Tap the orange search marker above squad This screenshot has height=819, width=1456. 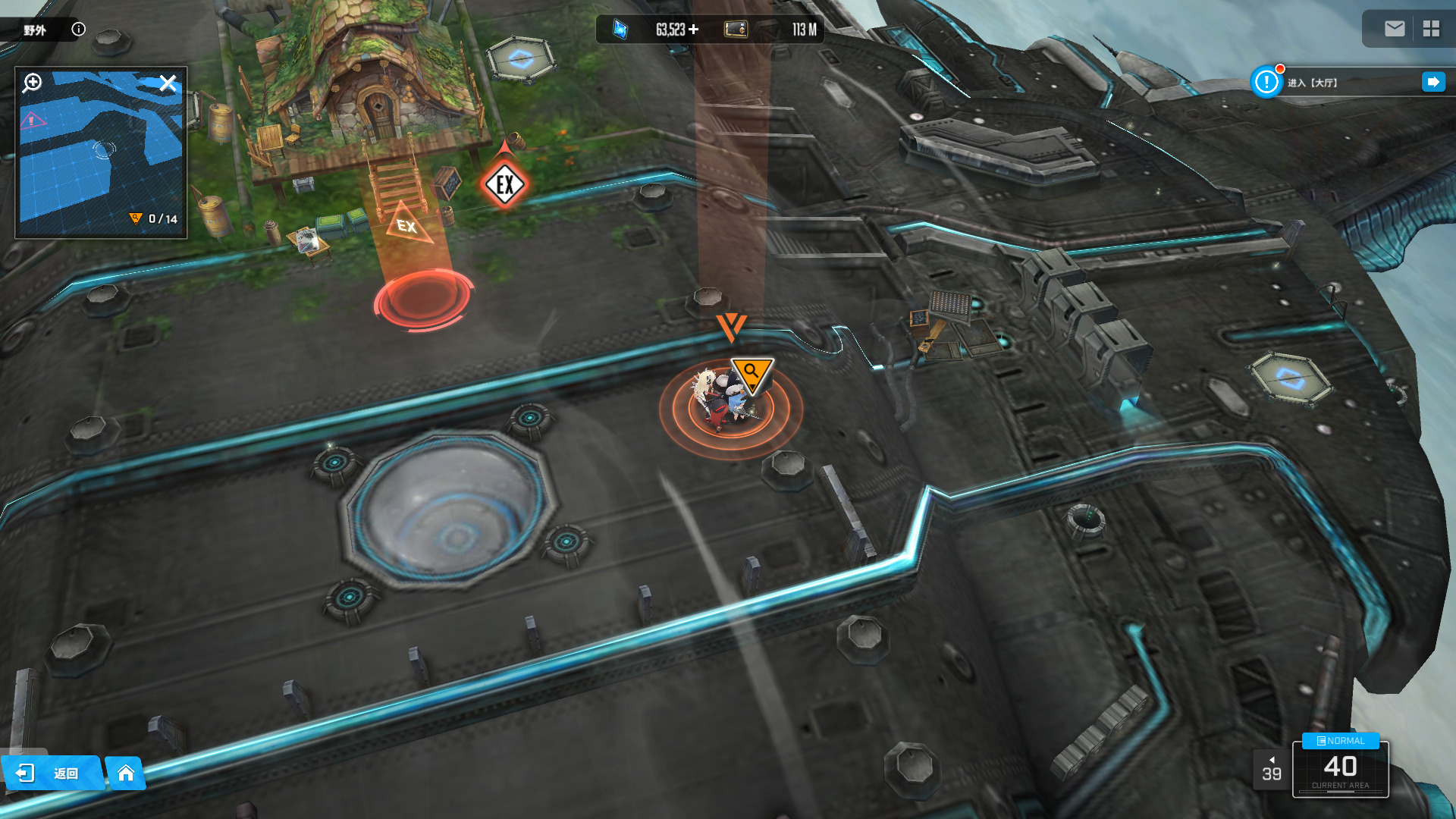tap(752, 373)
